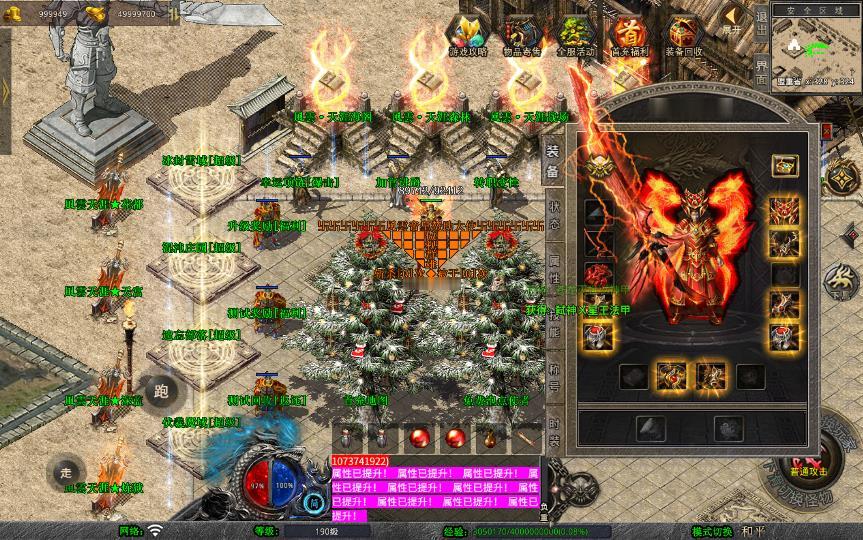The image size is (863, 540).
Task: Click the 退出 exit button
Action: click(x=761, y=20)
